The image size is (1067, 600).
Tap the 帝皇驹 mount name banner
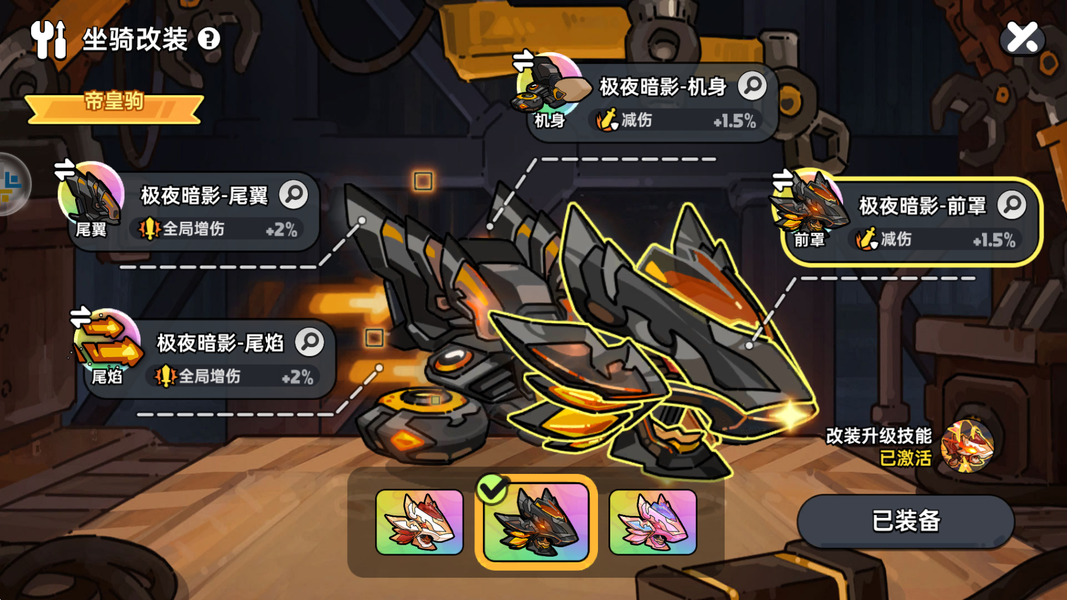(114, 104)
